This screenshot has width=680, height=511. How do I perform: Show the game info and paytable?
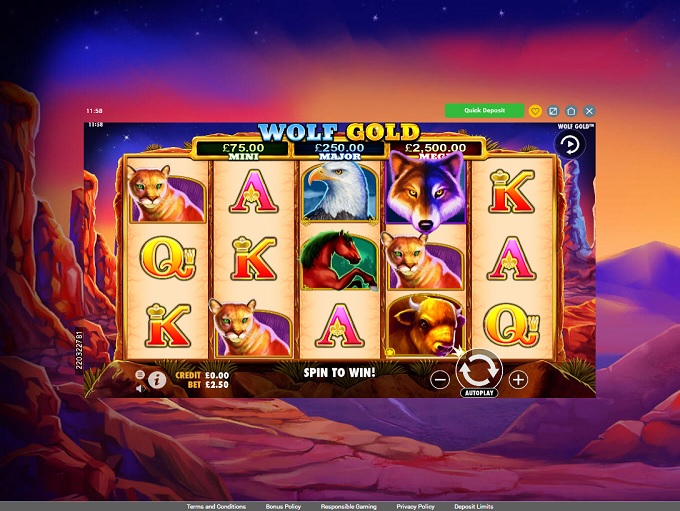point(156,380)
